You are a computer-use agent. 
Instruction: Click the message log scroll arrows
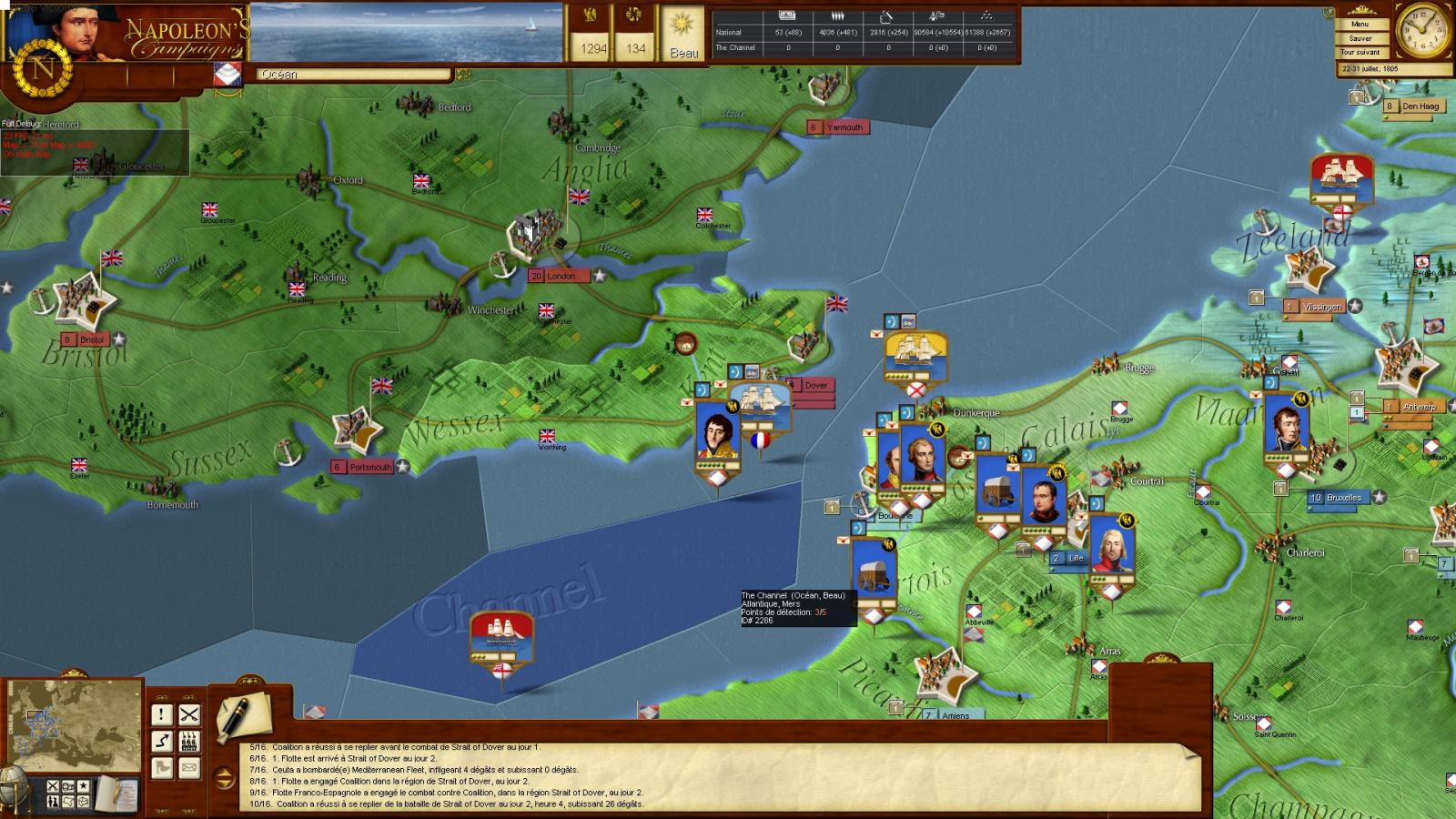point(224,777)
